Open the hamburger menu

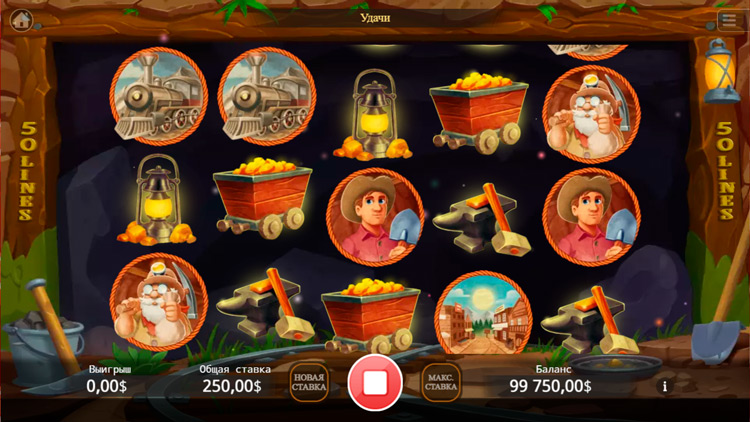pyautogui.click(x=727, y=19)
